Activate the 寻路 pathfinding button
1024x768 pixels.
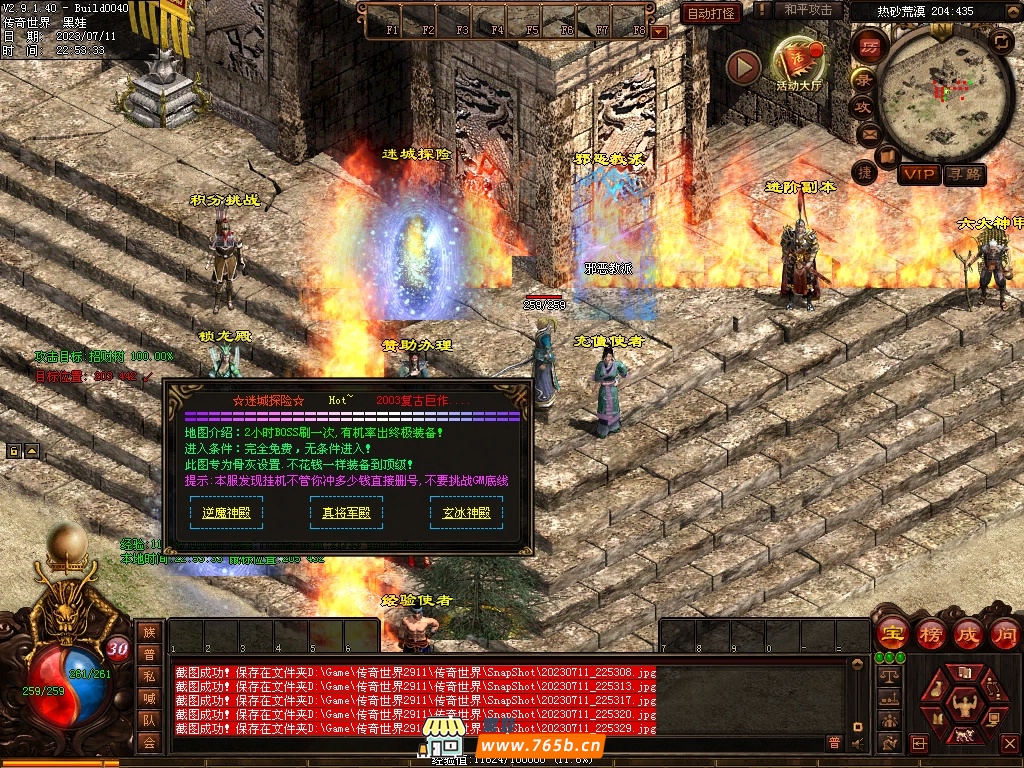[964, 175]
